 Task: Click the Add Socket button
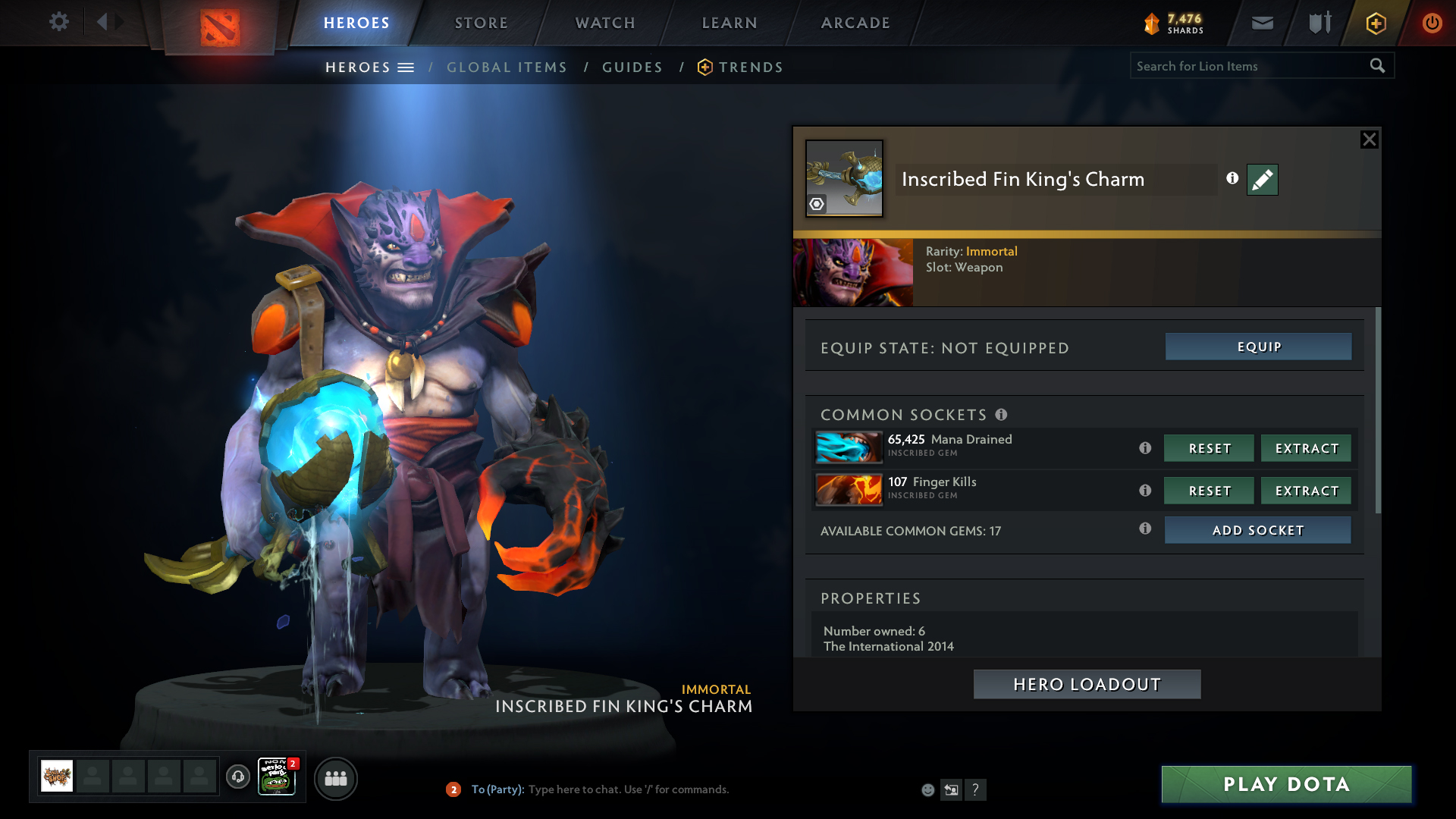tap(1257, 530)
